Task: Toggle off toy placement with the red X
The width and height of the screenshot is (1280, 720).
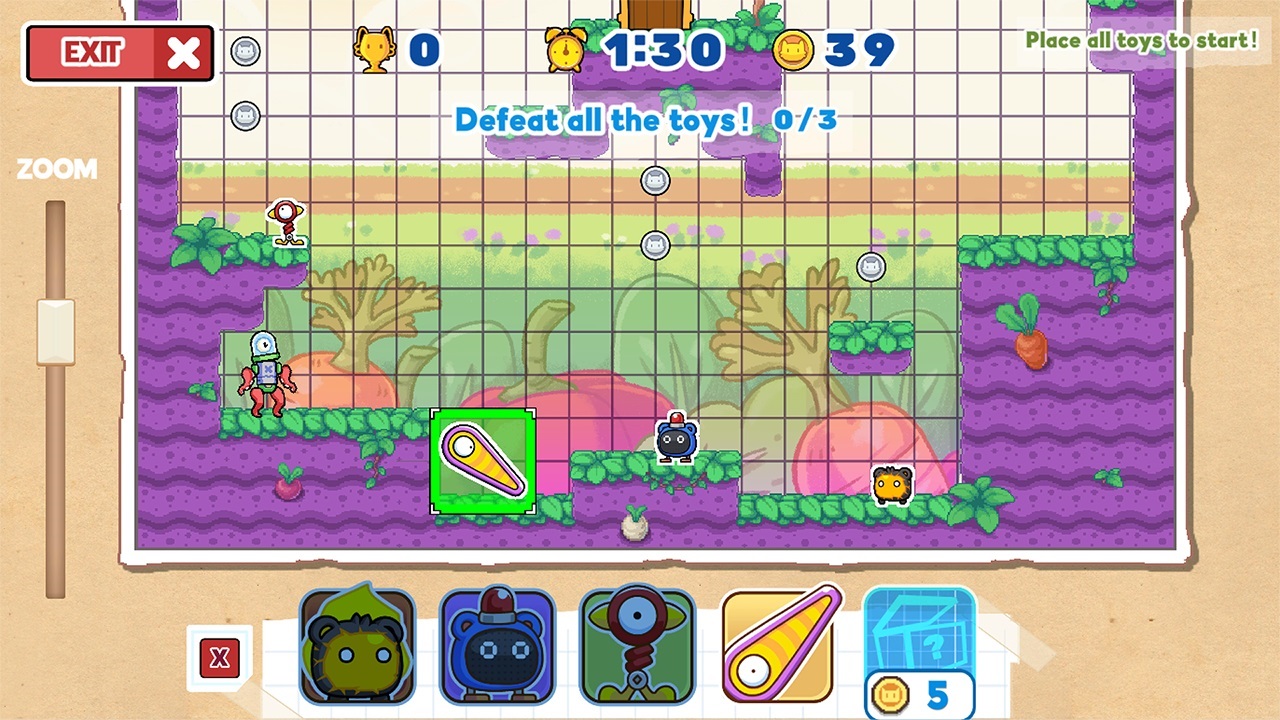Action: point(220,659)
